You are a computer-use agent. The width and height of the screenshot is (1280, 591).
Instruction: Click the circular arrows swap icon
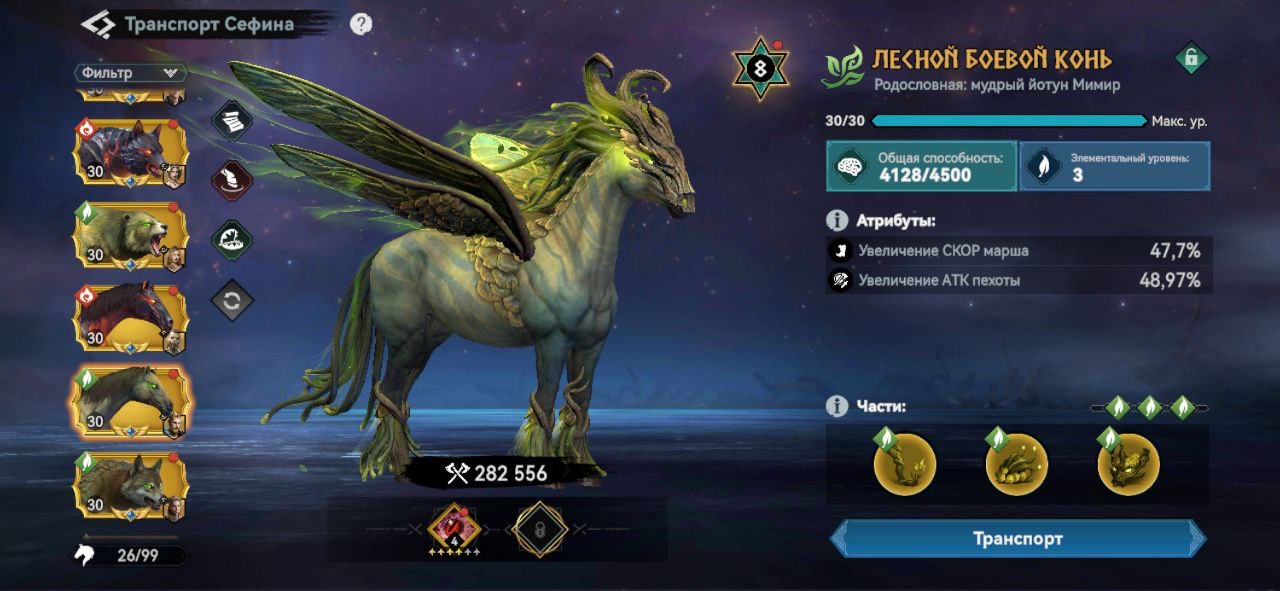coord(232,300)
